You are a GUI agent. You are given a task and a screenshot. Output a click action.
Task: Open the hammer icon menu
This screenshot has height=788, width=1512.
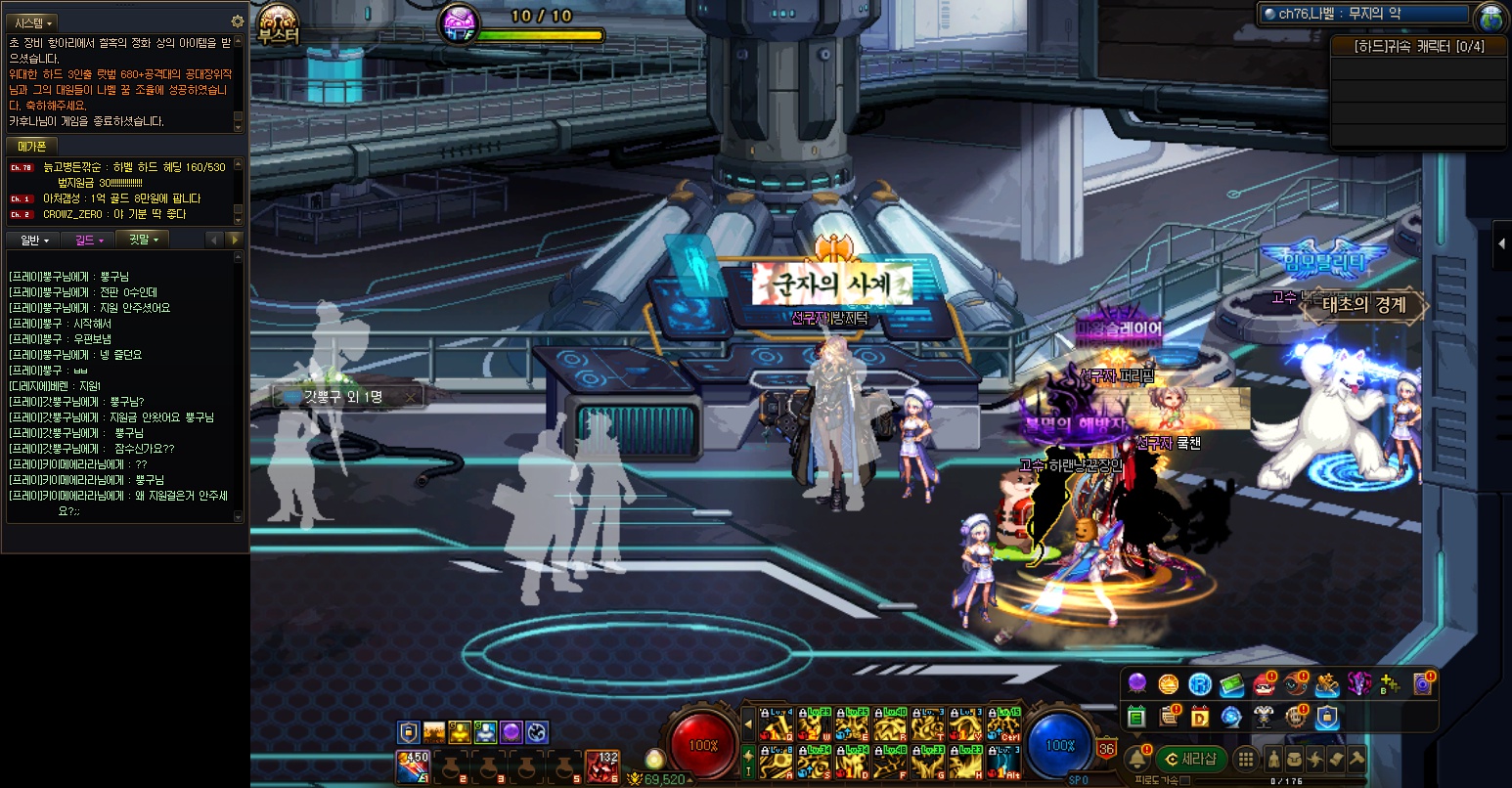click(x=1357, y=759)
